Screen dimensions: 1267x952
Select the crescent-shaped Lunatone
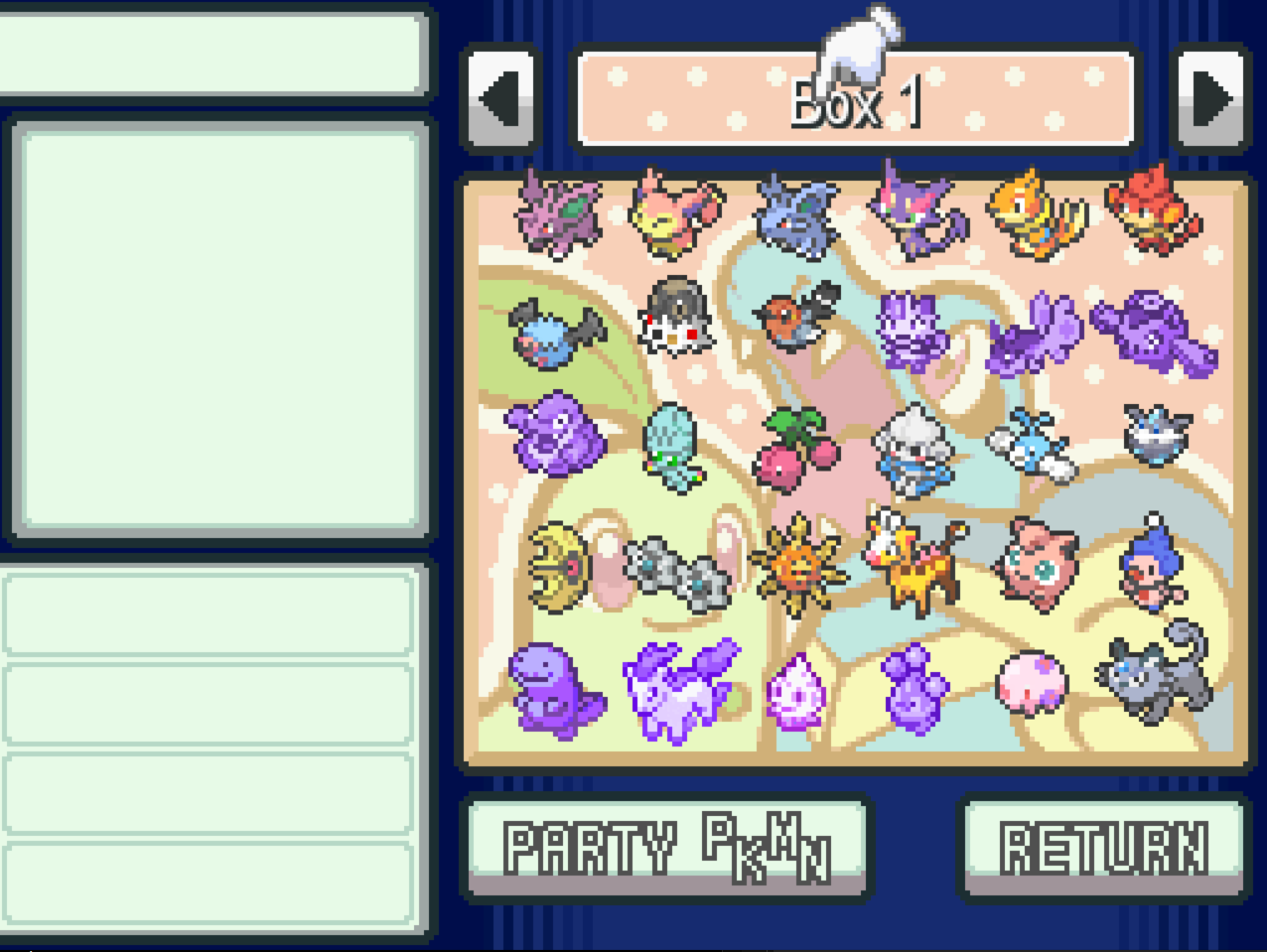pos(557,567)
